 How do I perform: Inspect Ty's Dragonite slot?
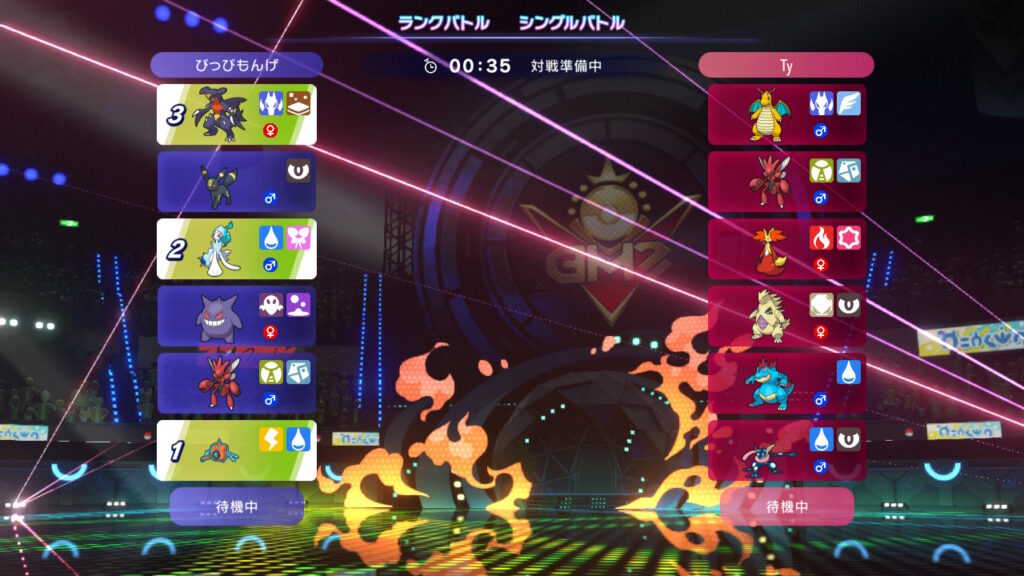pos(787,114)
